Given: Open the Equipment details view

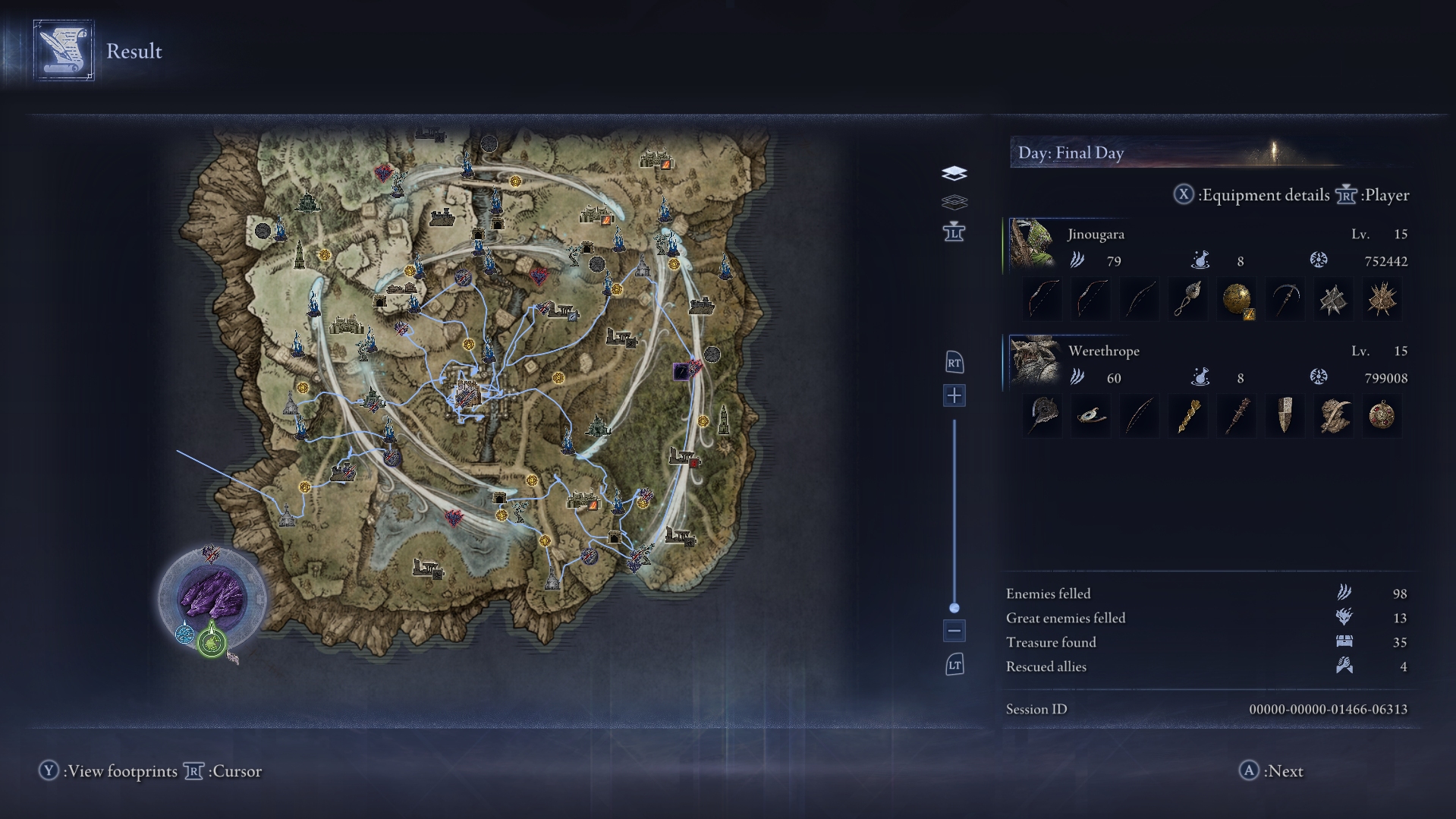Looking at the screenshot, I should pyautogui.click(x=1265, y=195).
